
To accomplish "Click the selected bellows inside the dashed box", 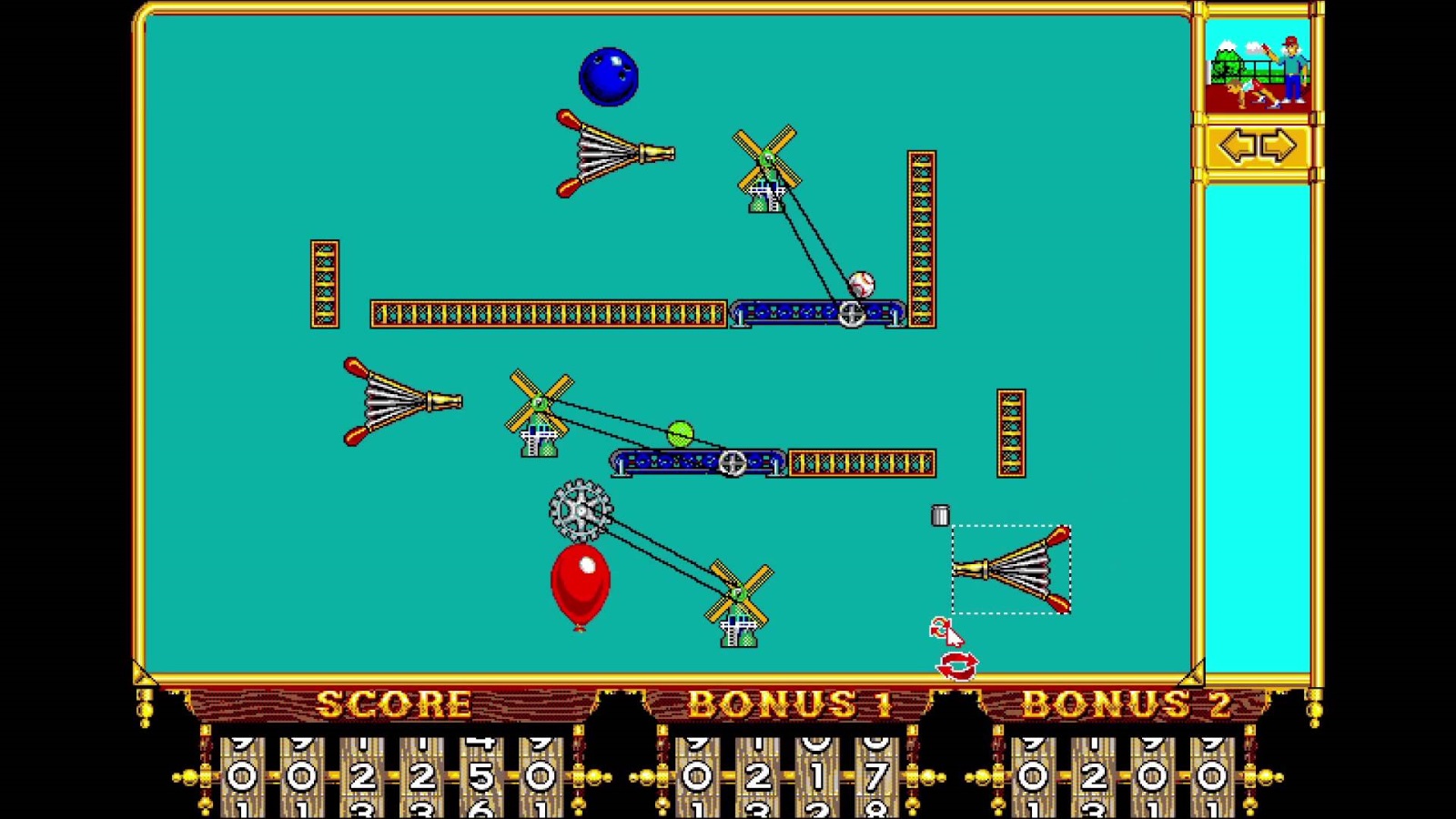I will pos(1011,570).
